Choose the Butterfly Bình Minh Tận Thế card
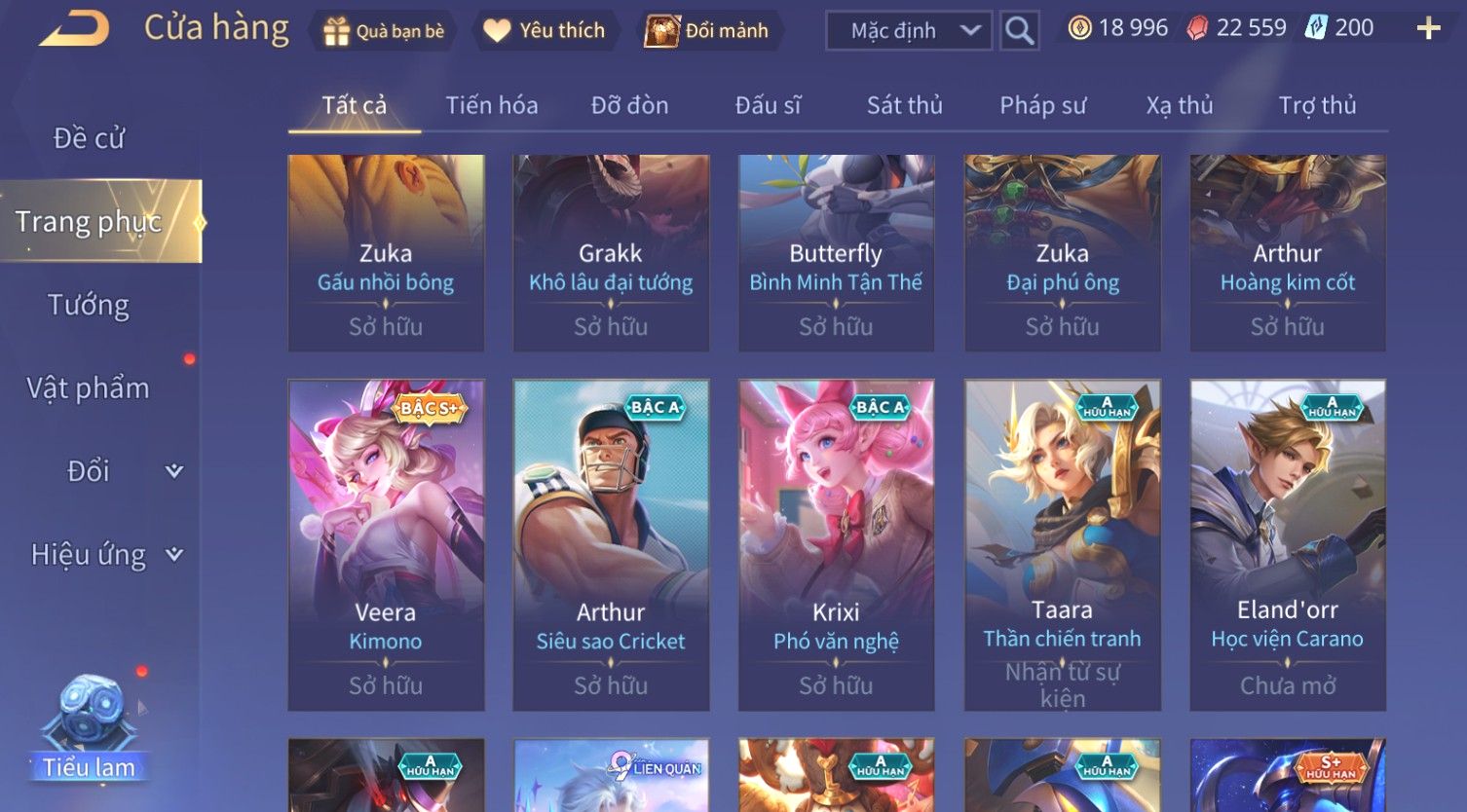The height and width of the screenshot is (812, 1467). click(x=836, y=252)
